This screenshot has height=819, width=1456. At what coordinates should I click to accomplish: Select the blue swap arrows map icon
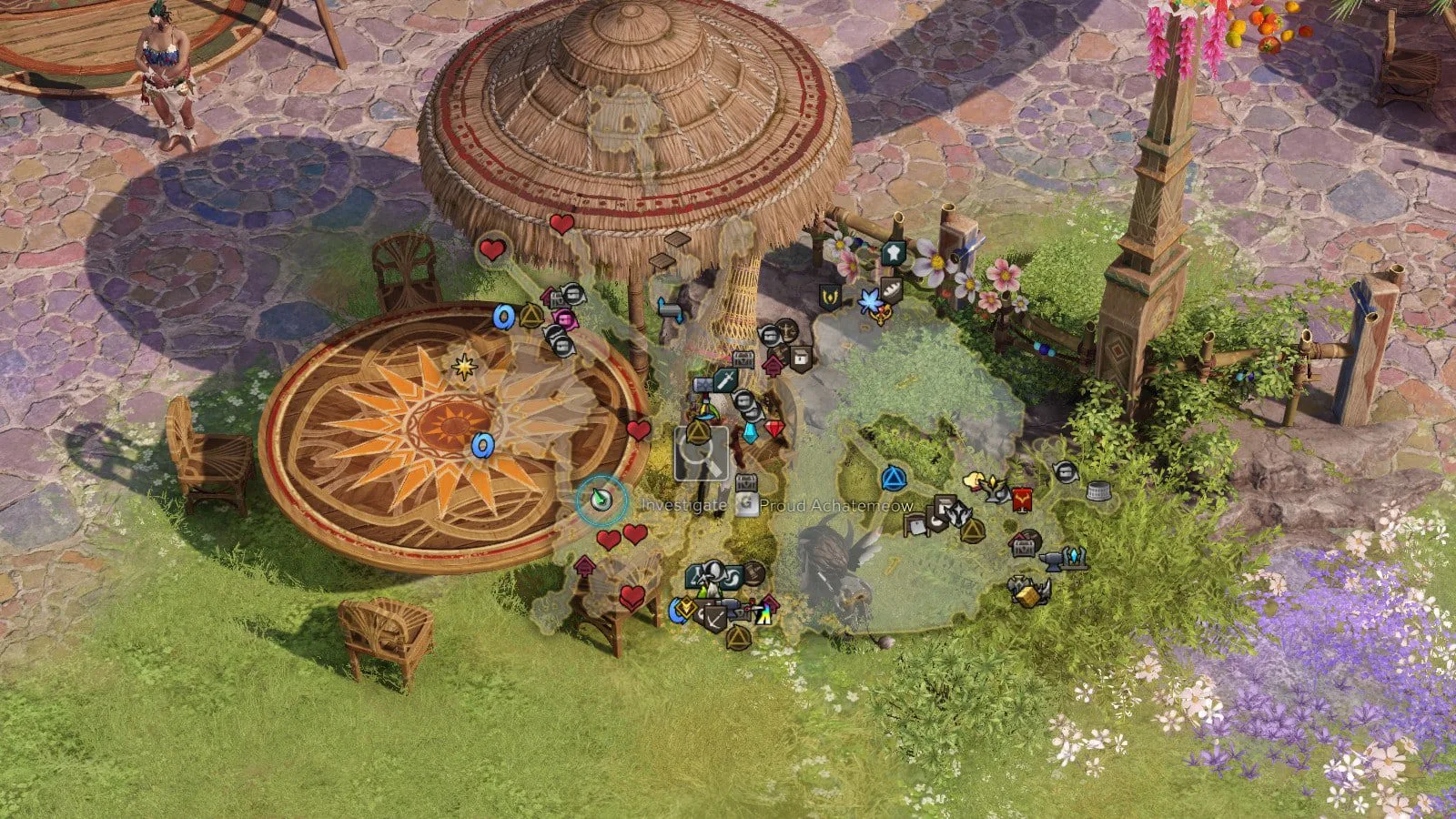click(670, 309)
